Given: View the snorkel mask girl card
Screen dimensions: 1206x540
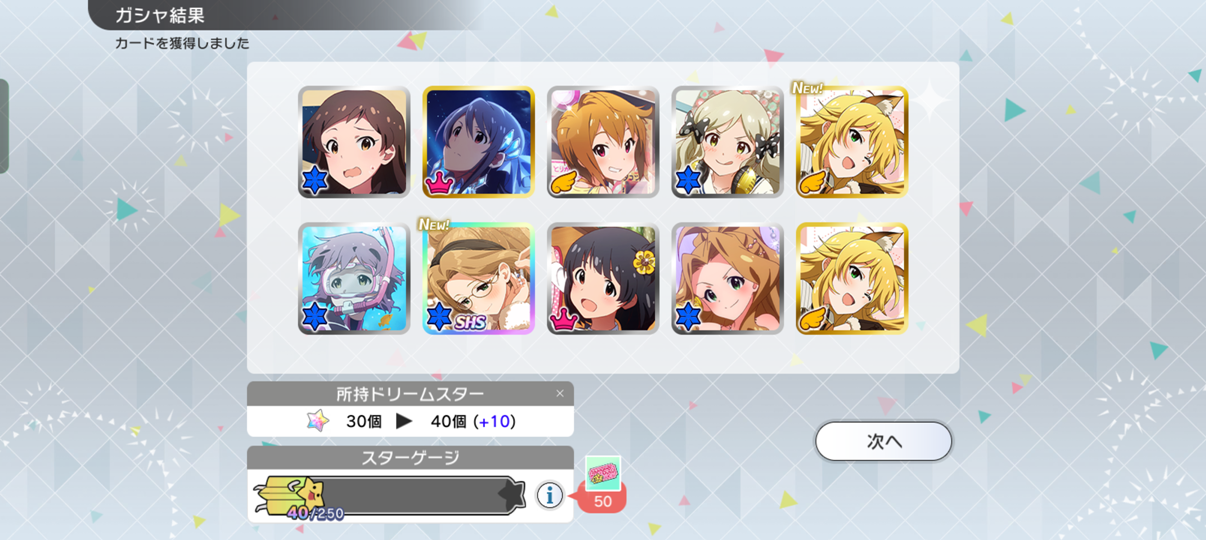Looking at the screenshot, I should (x=354, y=278).
